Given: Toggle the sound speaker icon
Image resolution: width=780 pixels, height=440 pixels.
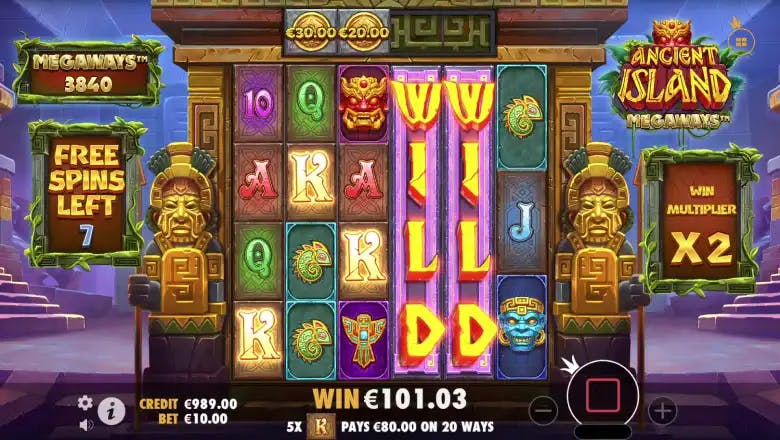Looking at the screenshot, I should pos(85,423).
